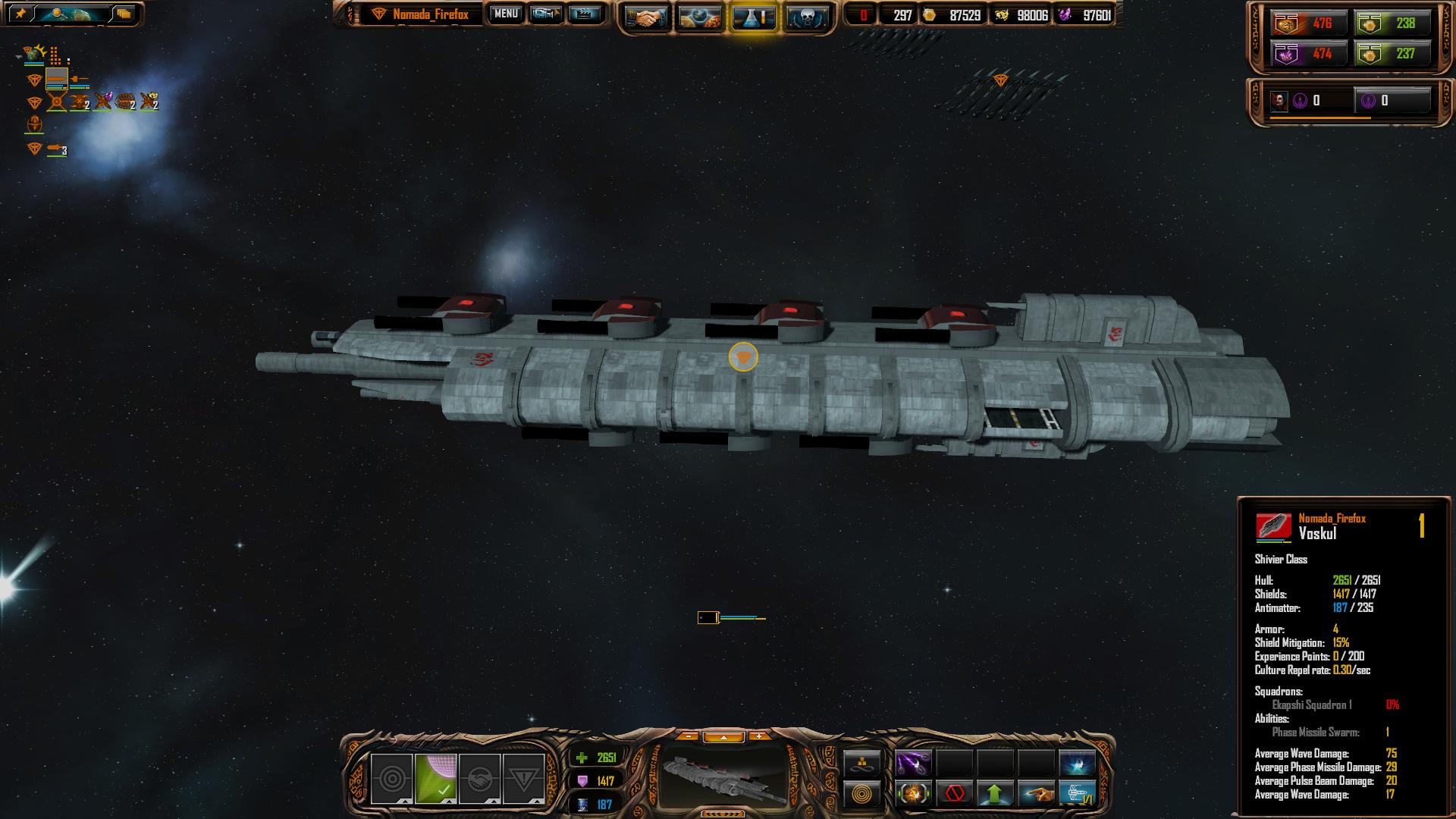This screenshot has height=819, width=1456.
Task: Activate Phase Missile Swarm ability
Action: click(913, 764)
